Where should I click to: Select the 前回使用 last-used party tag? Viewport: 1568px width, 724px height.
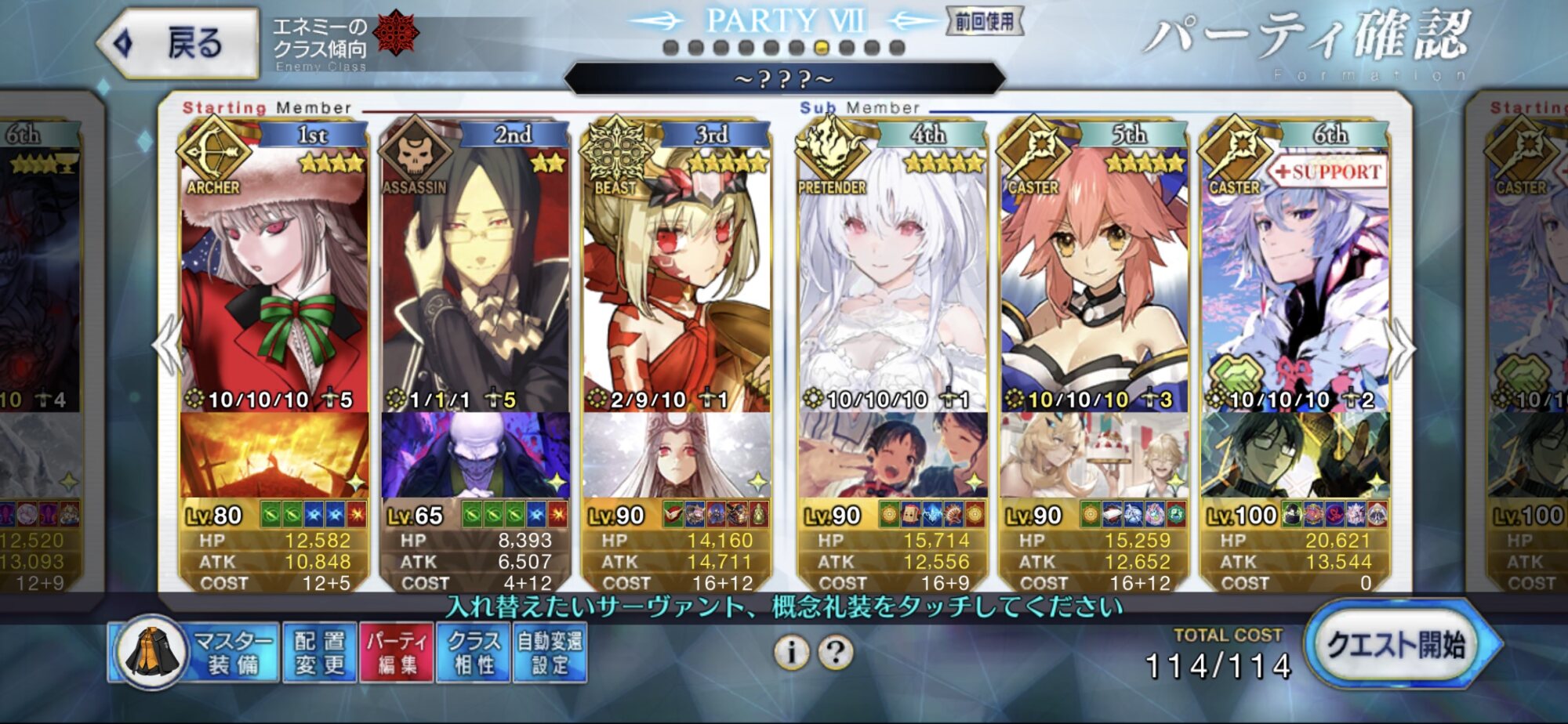coord(984,21)
